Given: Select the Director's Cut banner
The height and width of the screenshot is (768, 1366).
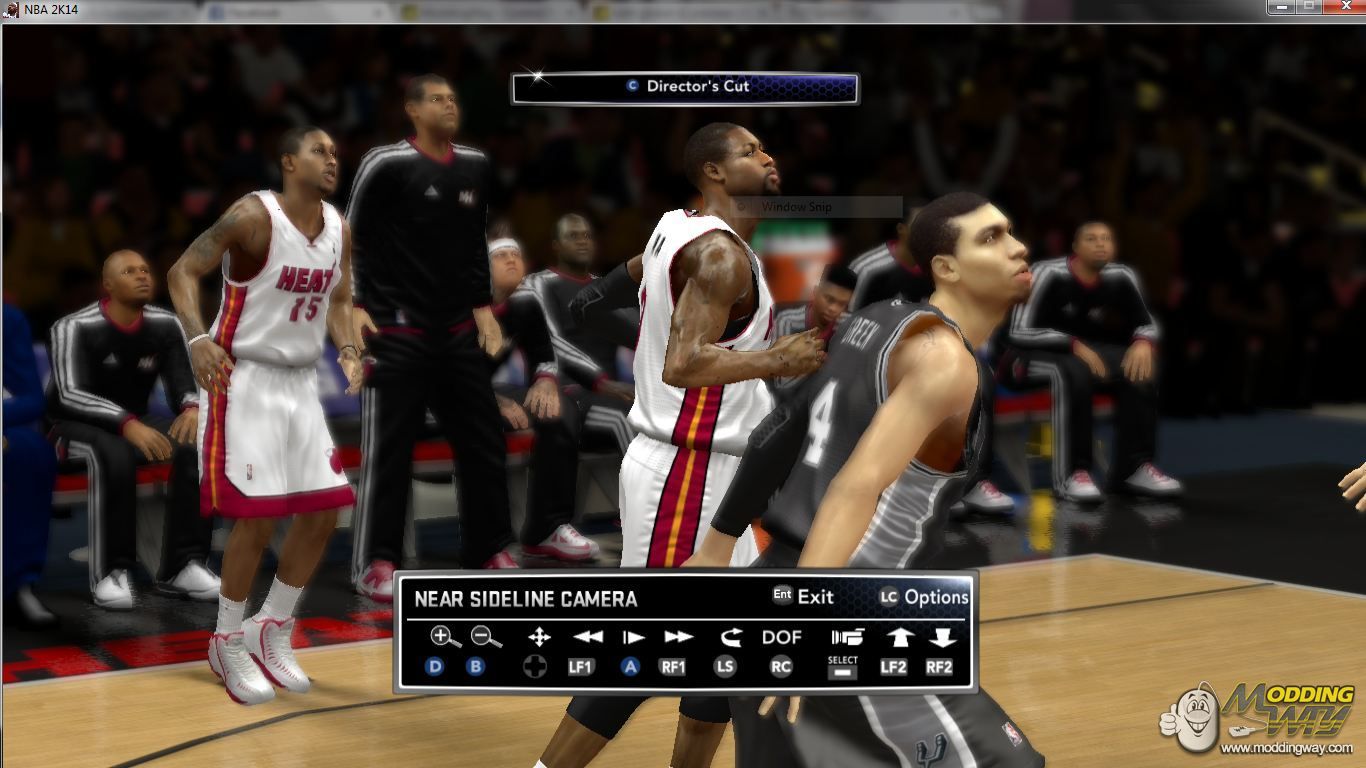Looking at the screenshot, I should tap(685, 87).
